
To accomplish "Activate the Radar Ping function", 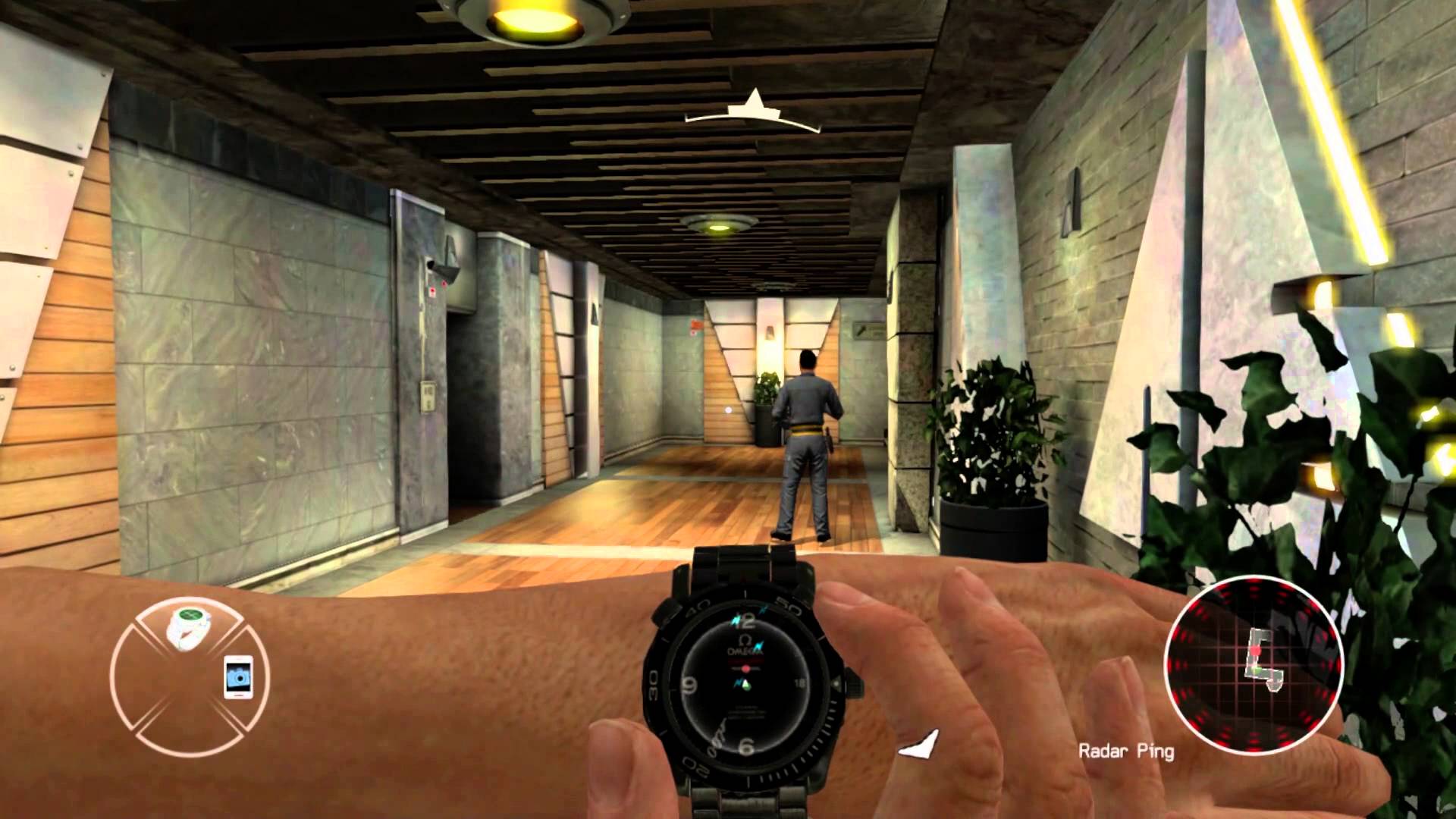I will [x=1125, y=751].
